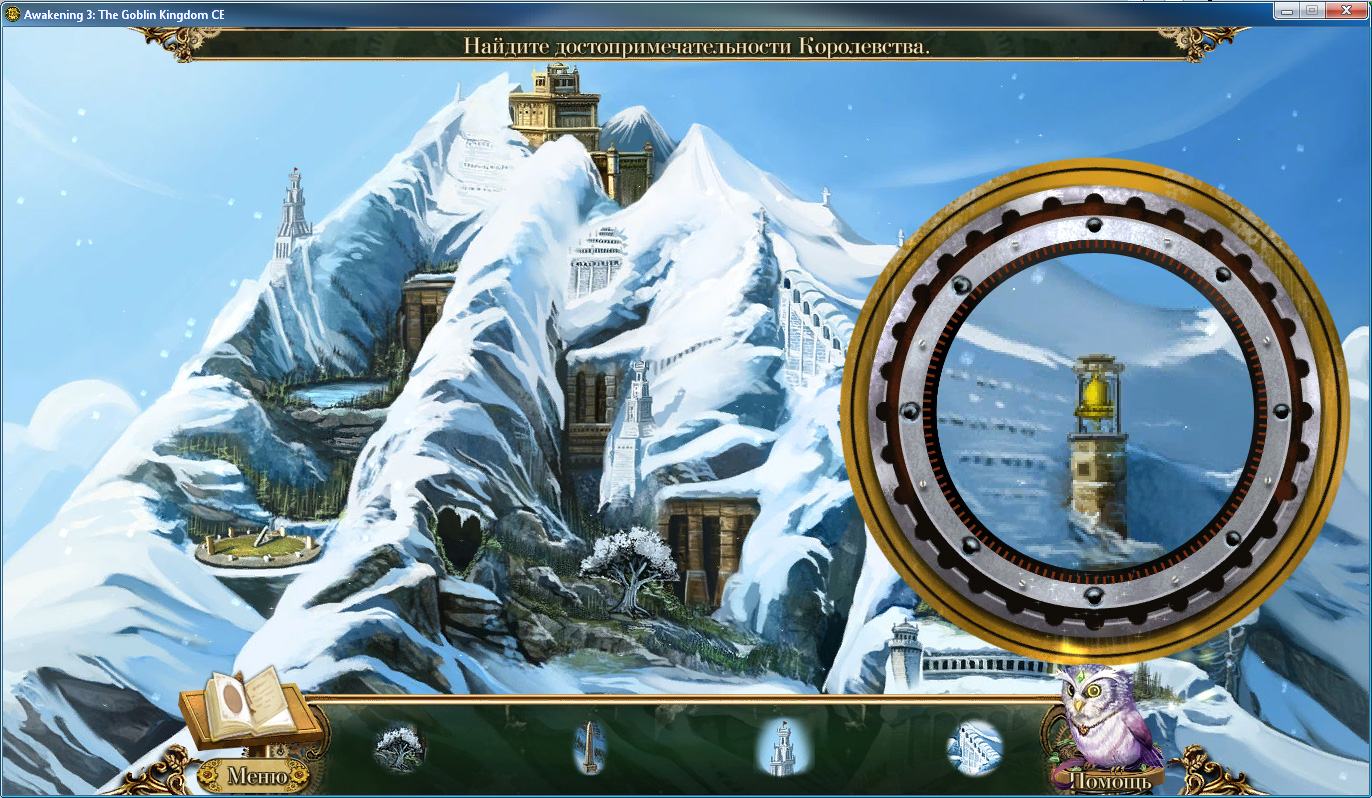Pick the white tower with red flag icon
Viewport: 1372px width, 798px height.
[x=784, y=748]
